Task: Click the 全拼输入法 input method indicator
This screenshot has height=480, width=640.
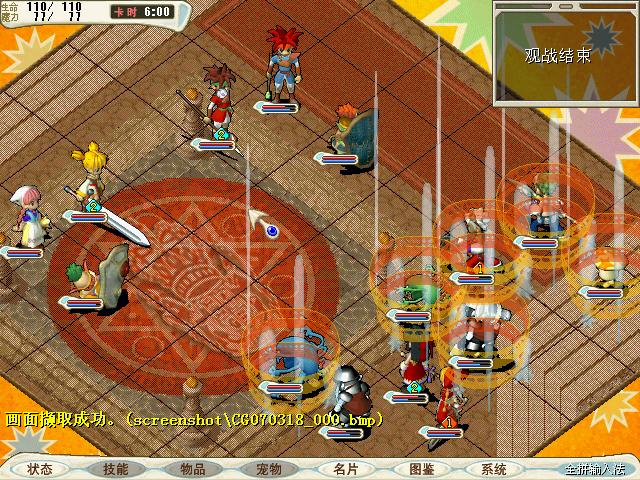Action: 594,469
